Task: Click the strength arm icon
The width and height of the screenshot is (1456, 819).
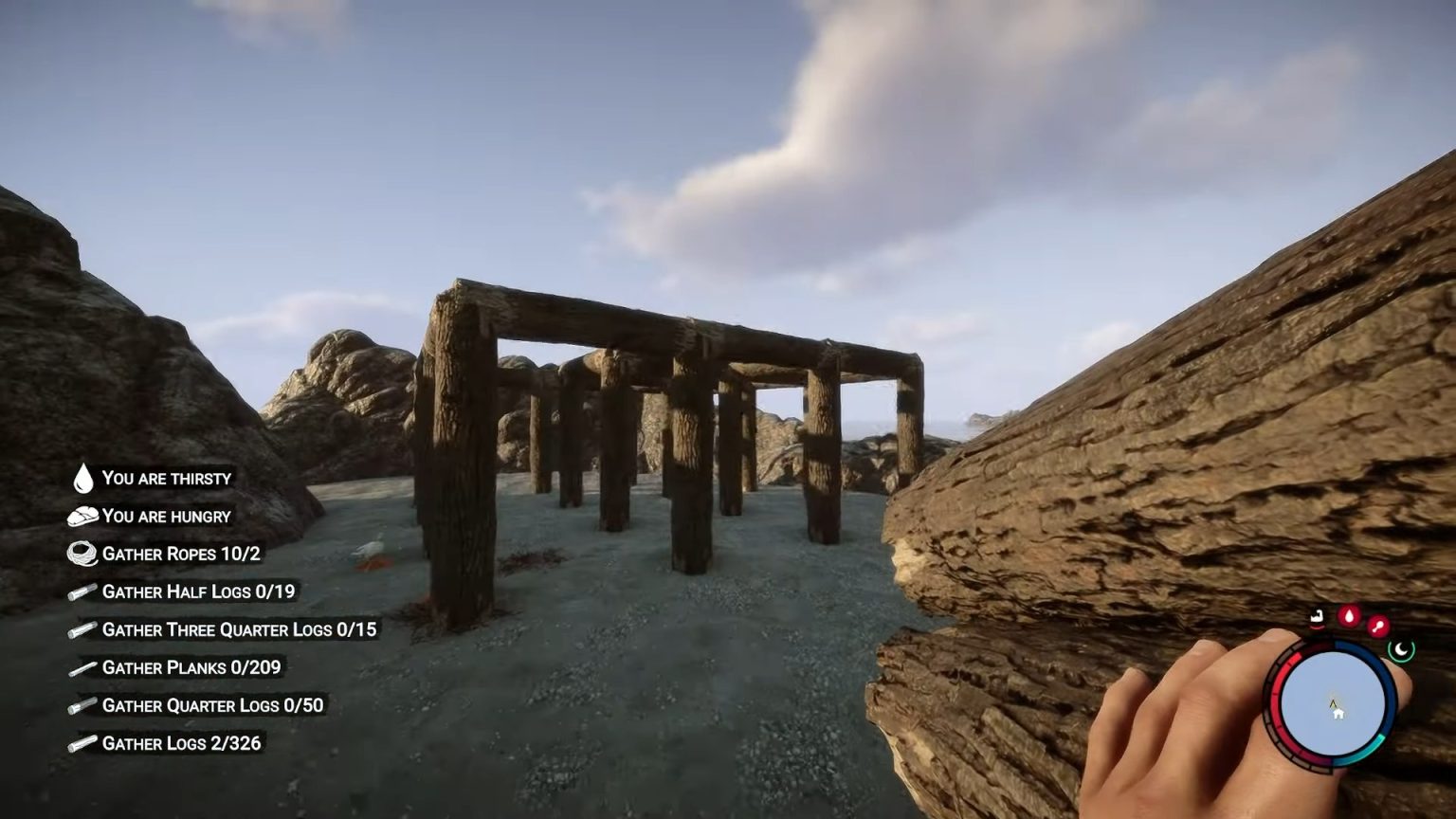Action: (1318, 618)
